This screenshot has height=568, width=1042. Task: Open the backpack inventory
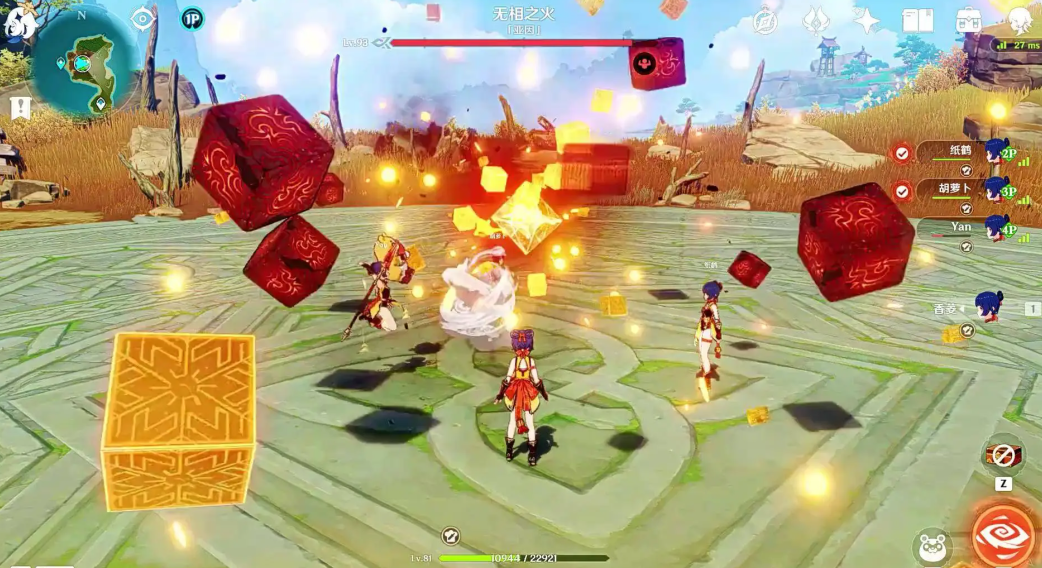coord(967,21)
